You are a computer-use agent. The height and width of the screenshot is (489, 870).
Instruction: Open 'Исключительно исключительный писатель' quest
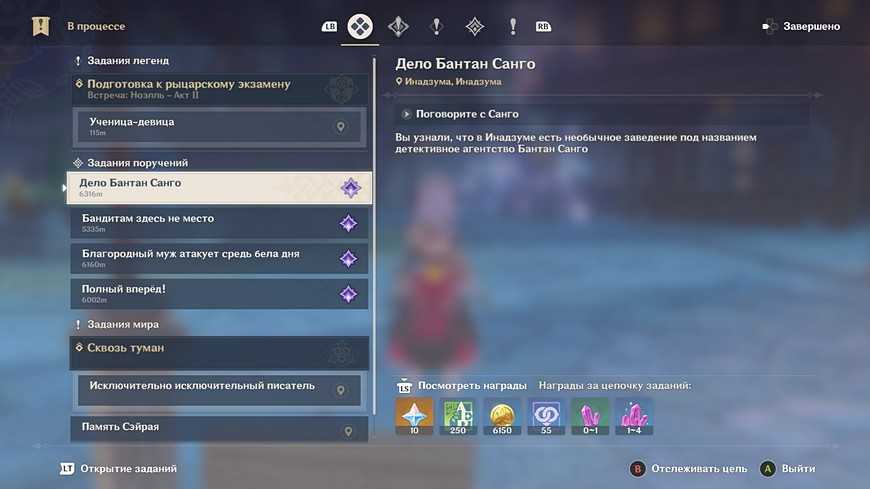(x=220, y=389)
